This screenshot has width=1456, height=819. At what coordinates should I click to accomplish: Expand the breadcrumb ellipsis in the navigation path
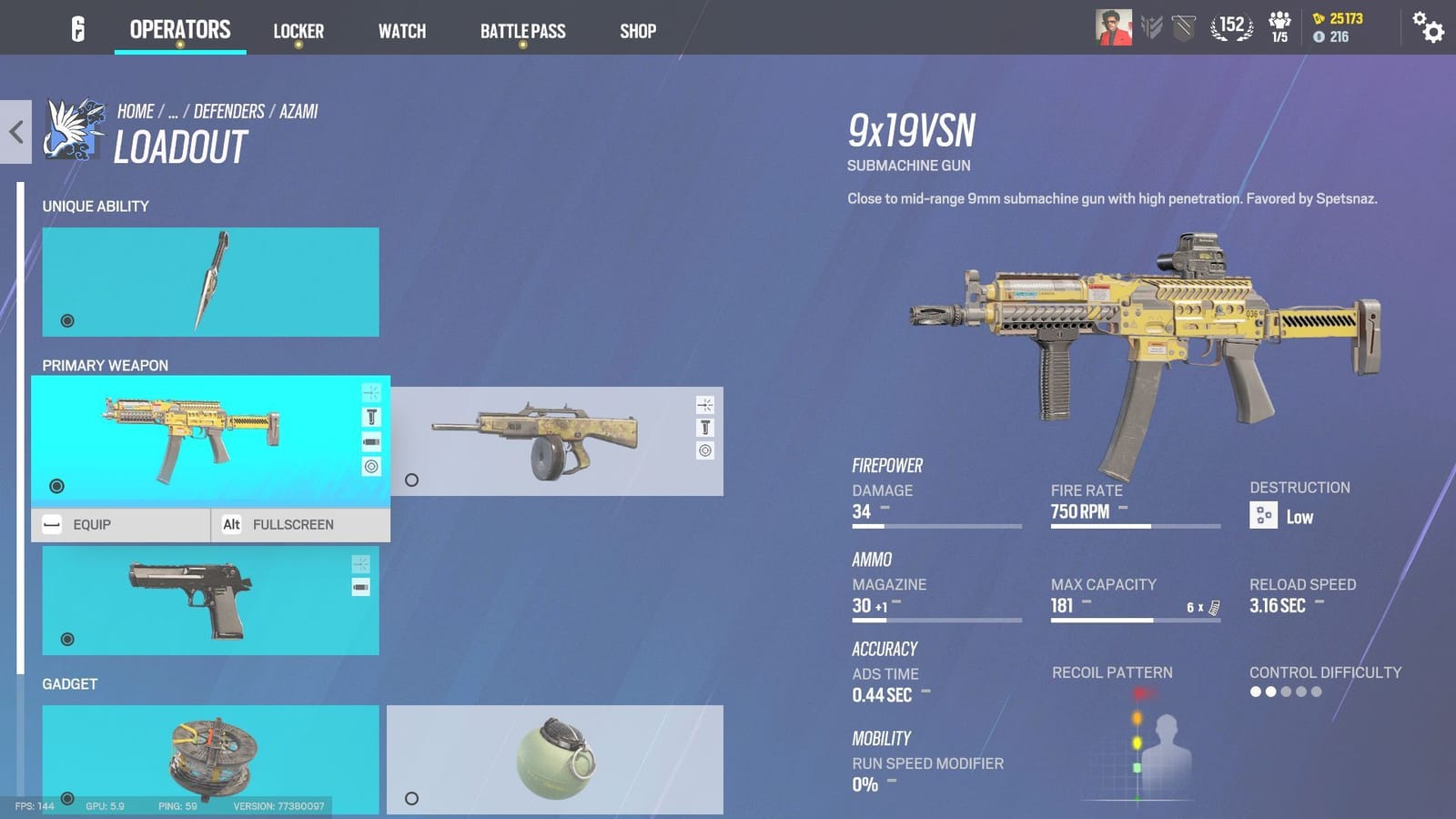pos(171,111)
